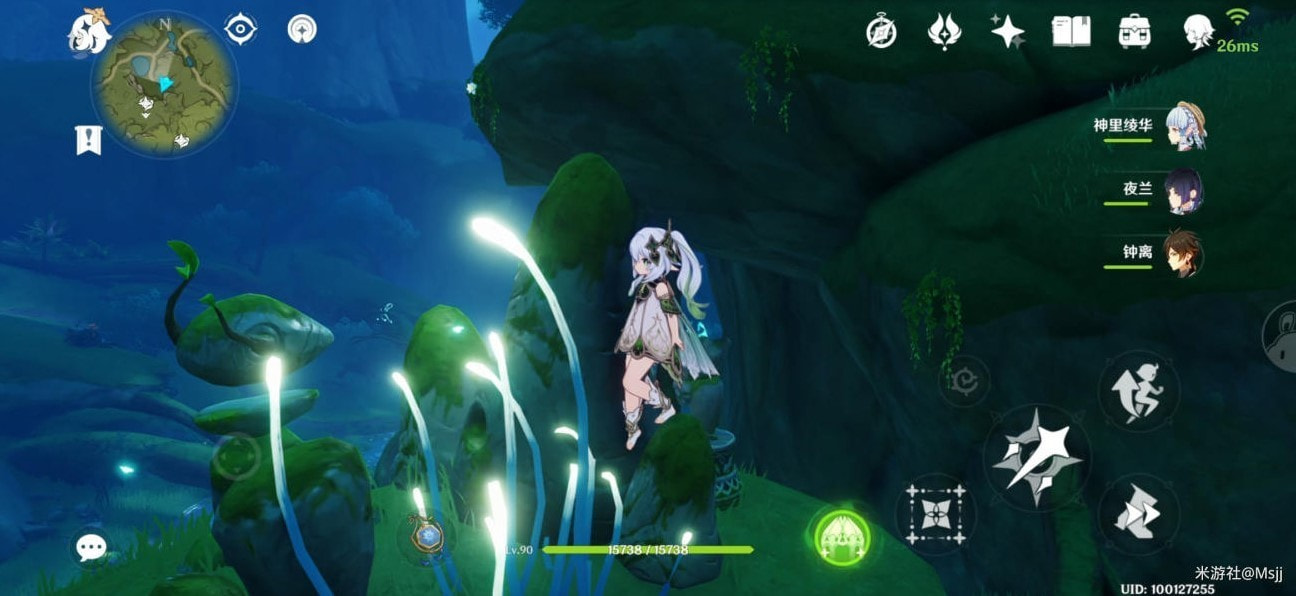Switch to party member 钟离
The image size is (1296, 596).
(1183, 253)
